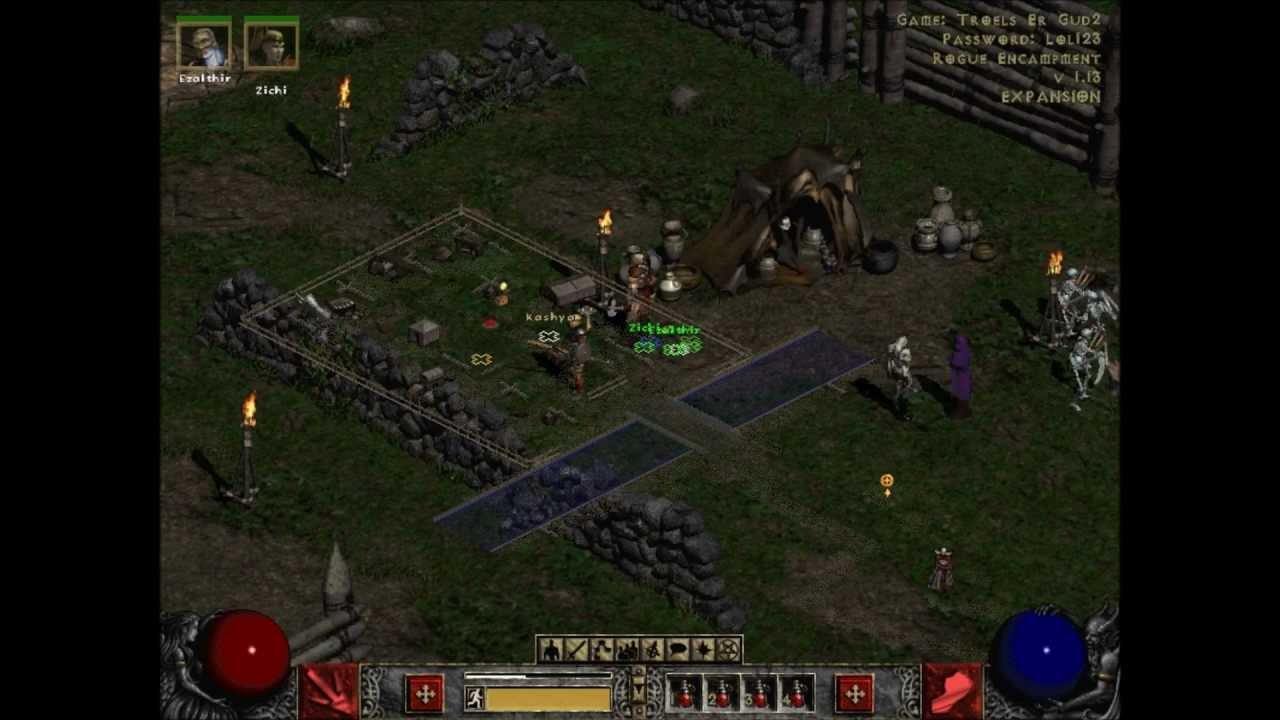The width and height of the screenshot is (1280, 720).
Task: Open the Skill Tree icon
Action: (x=601, y=648)
